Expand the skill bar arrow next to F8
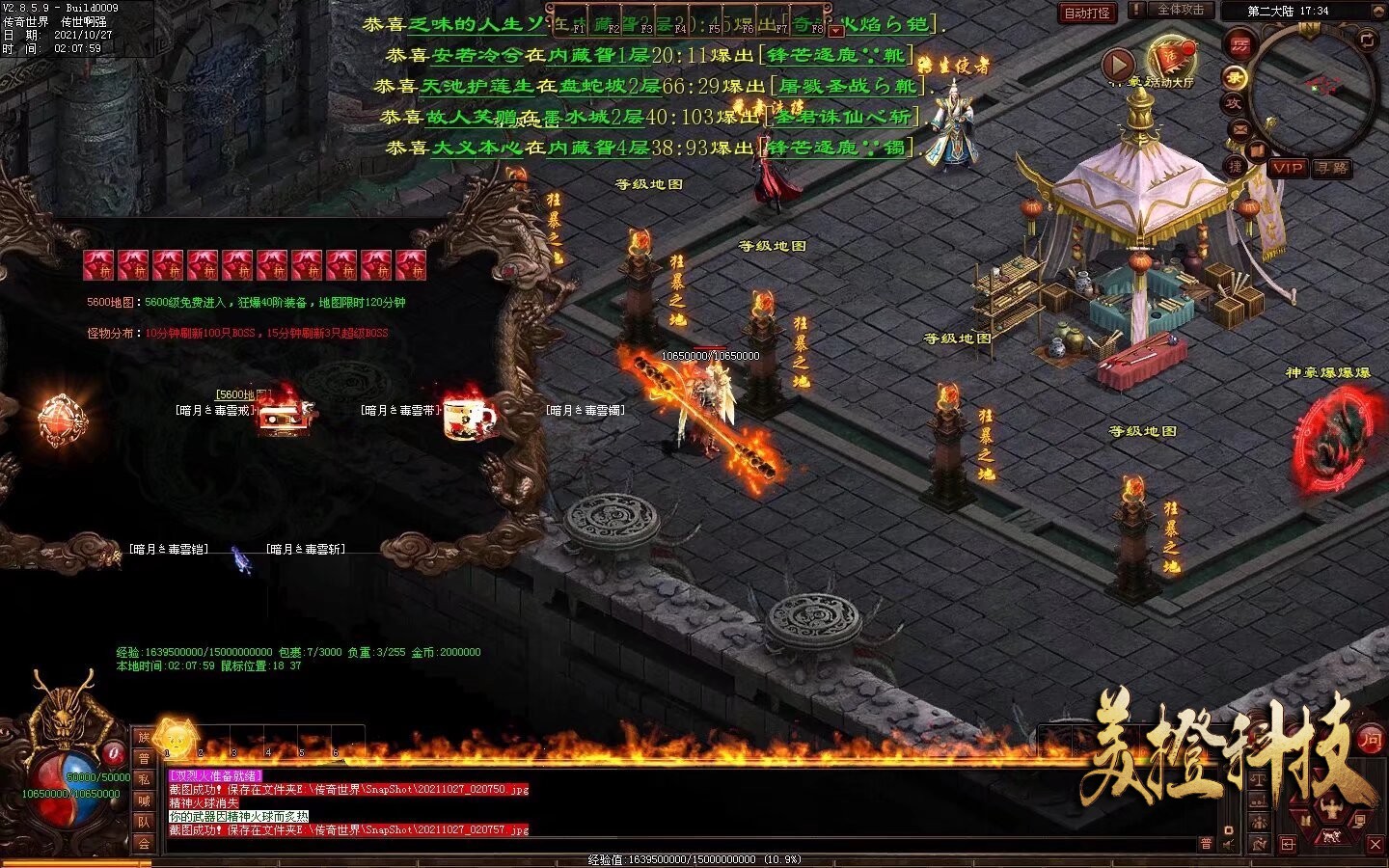 click(x=836, y=31)
